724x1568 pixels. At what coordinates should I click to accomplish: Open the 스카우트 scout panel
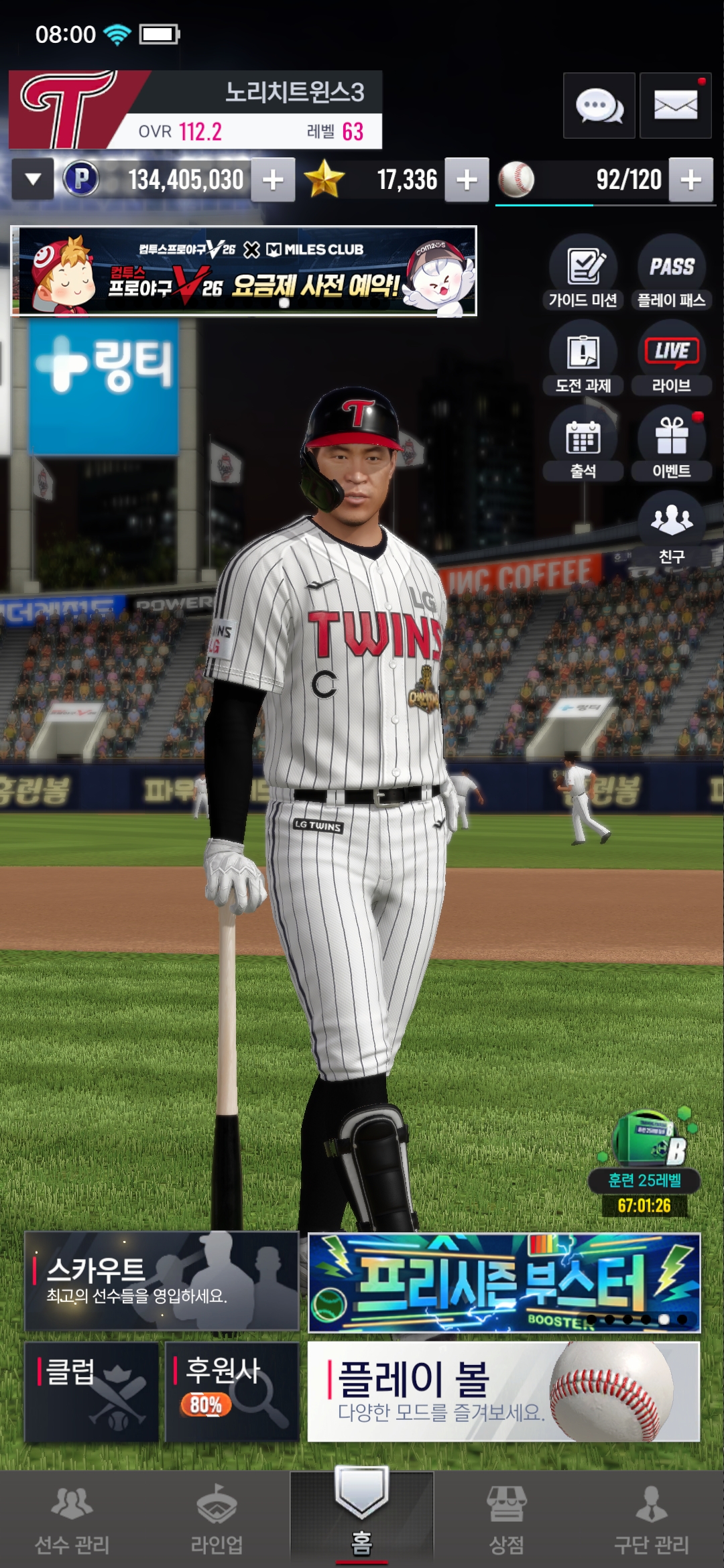tap(162, 1281)
